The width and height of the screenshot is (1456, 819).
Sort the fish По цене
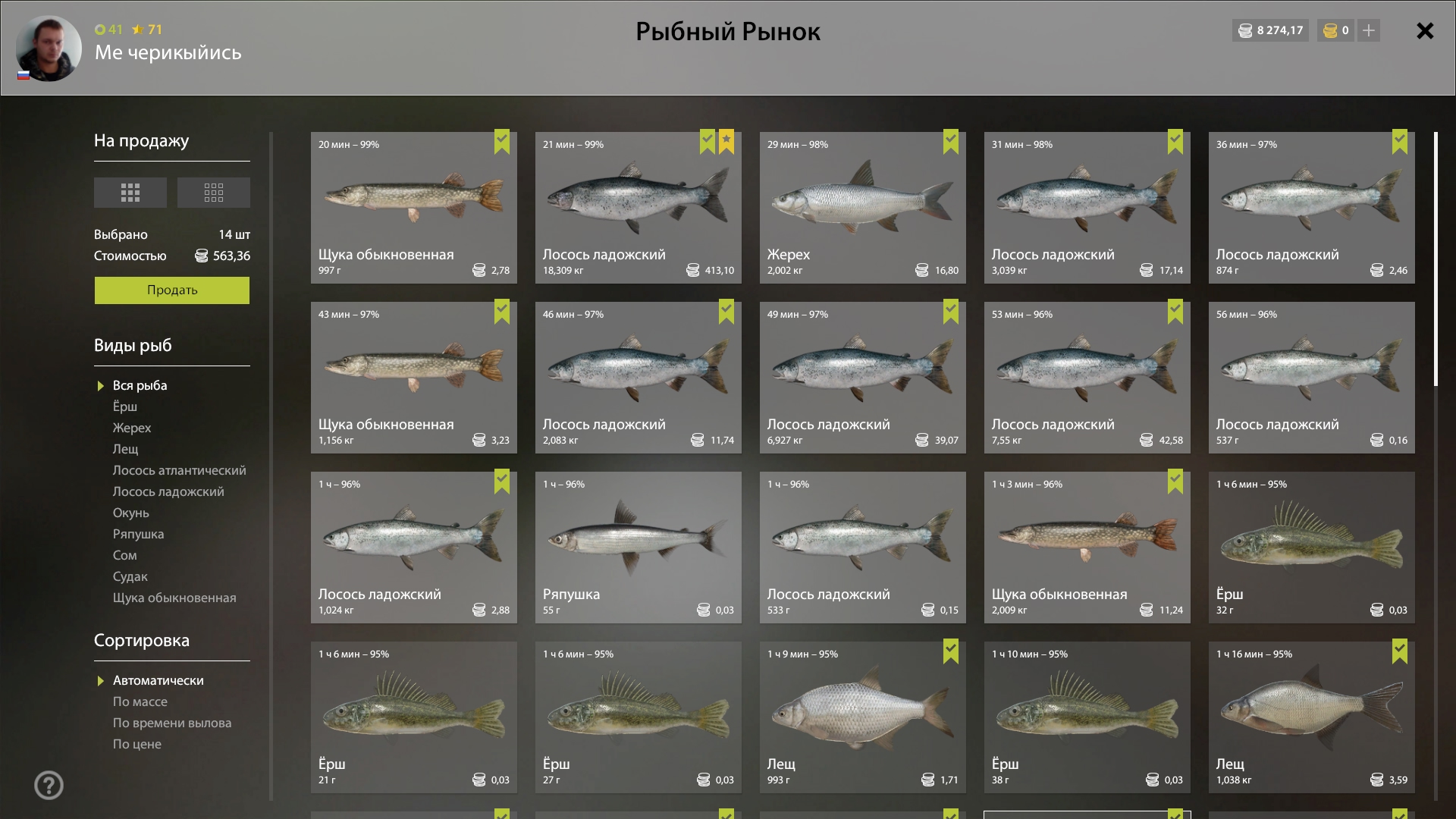click(137, 745)
